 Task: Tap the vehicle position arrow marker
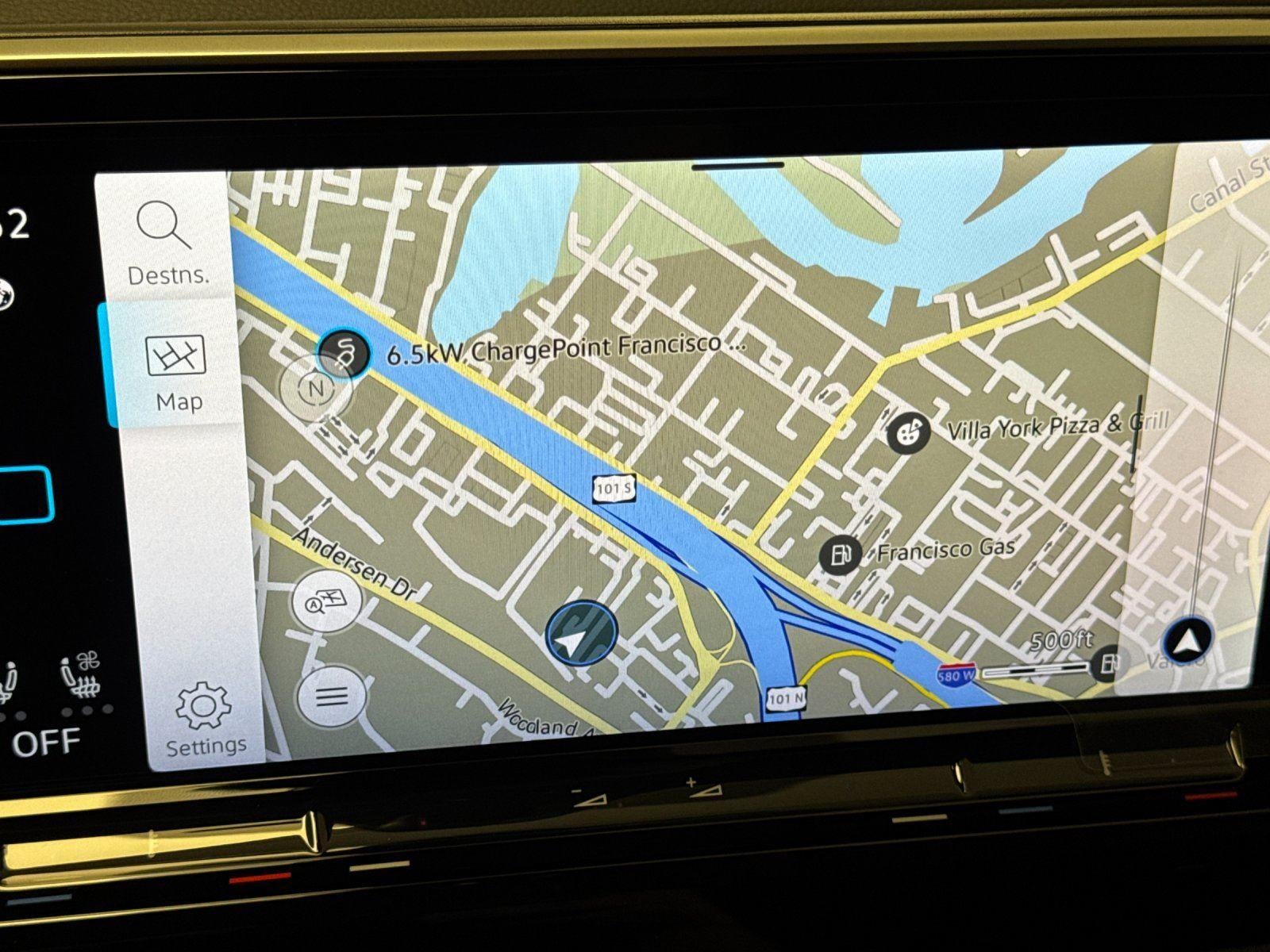(580, 634)
